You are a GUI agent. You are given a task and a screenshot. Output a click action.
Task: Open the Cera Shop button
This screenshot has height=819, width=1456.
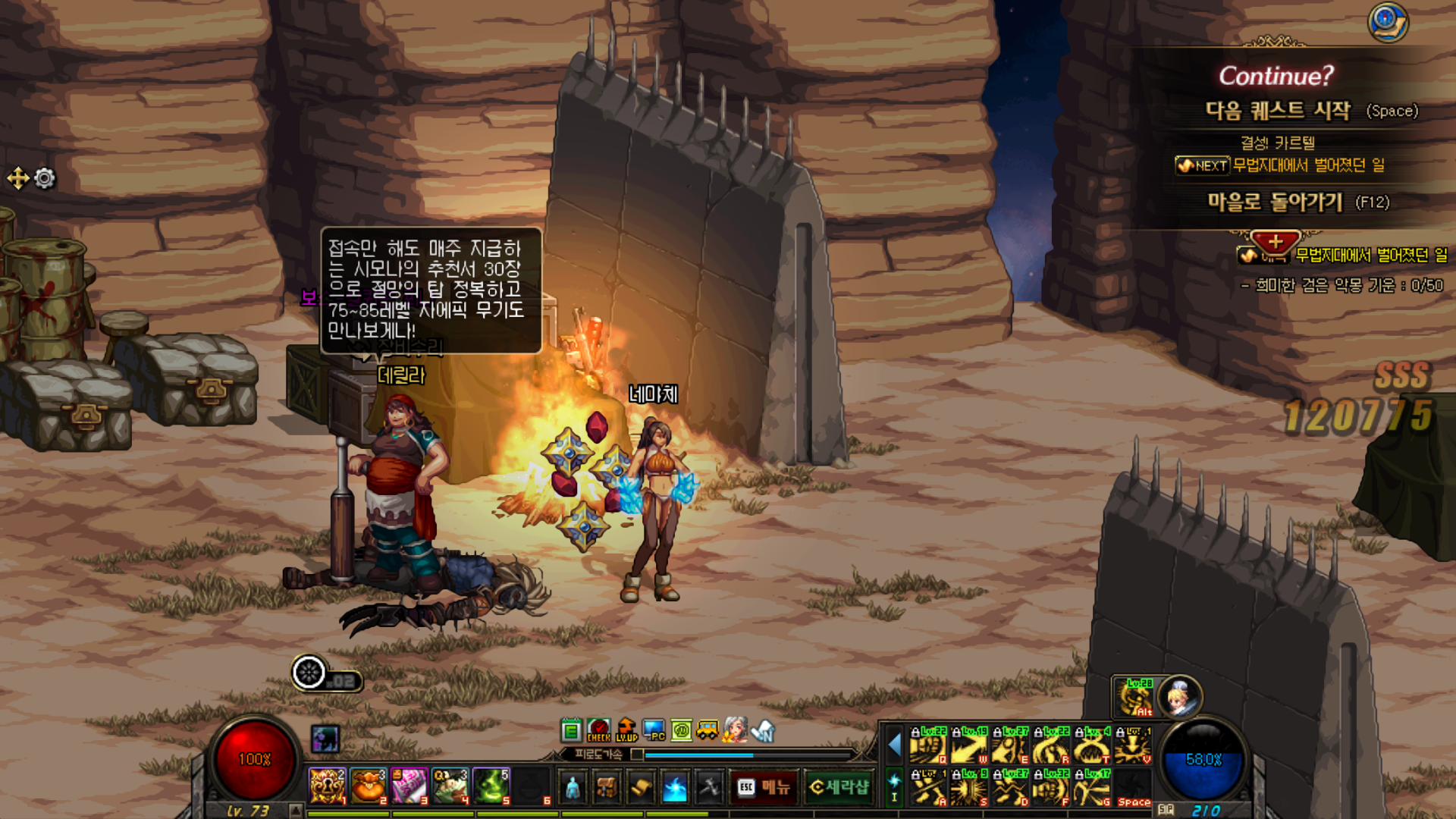click(839, 787)
